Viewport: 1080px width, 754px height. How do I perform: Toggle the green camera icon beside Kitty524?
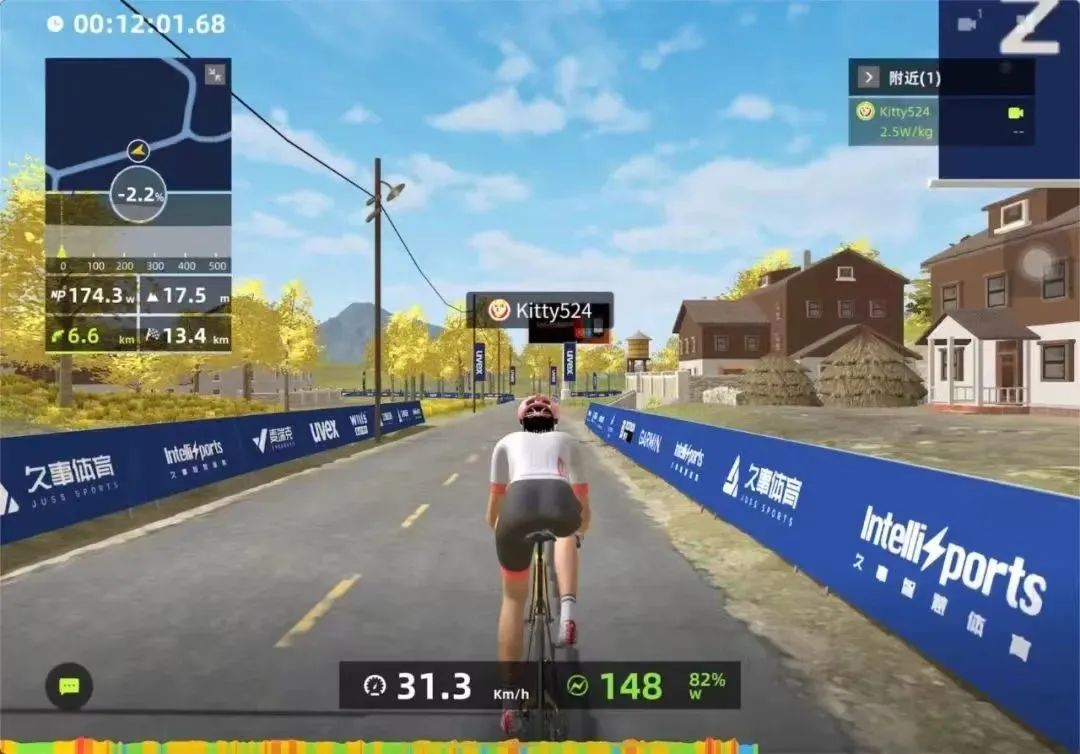pos(1017,113)
